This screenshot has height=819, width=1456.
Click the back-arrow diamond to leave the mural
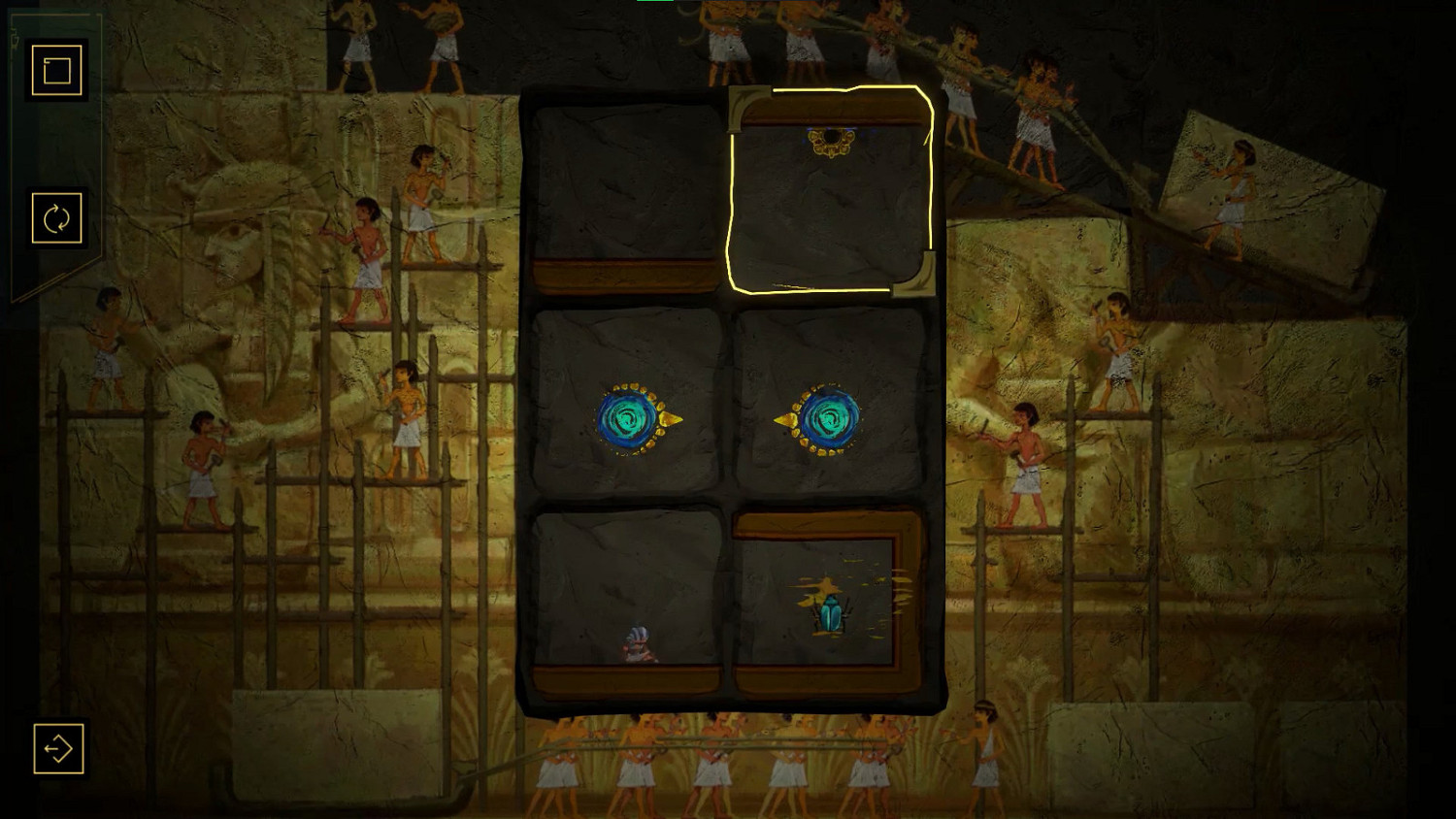pos(56,749)
